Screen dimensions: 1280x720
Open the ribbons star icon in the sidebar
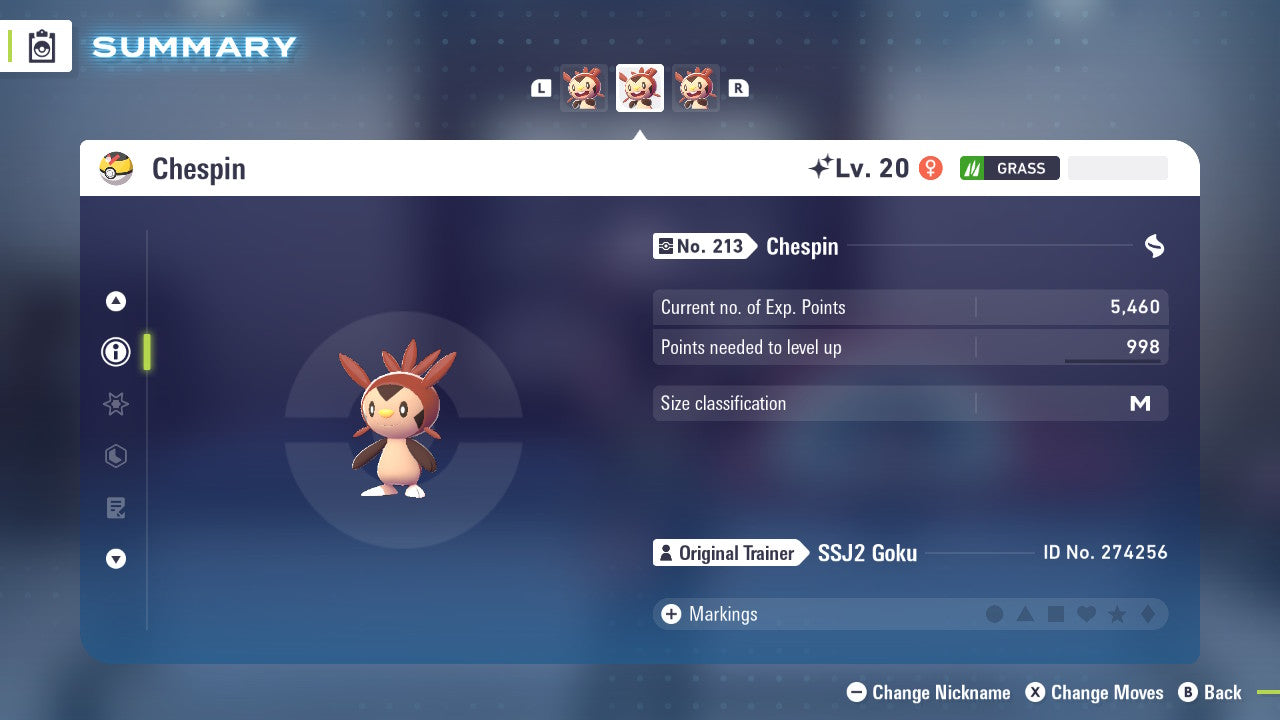coord(115,404)
